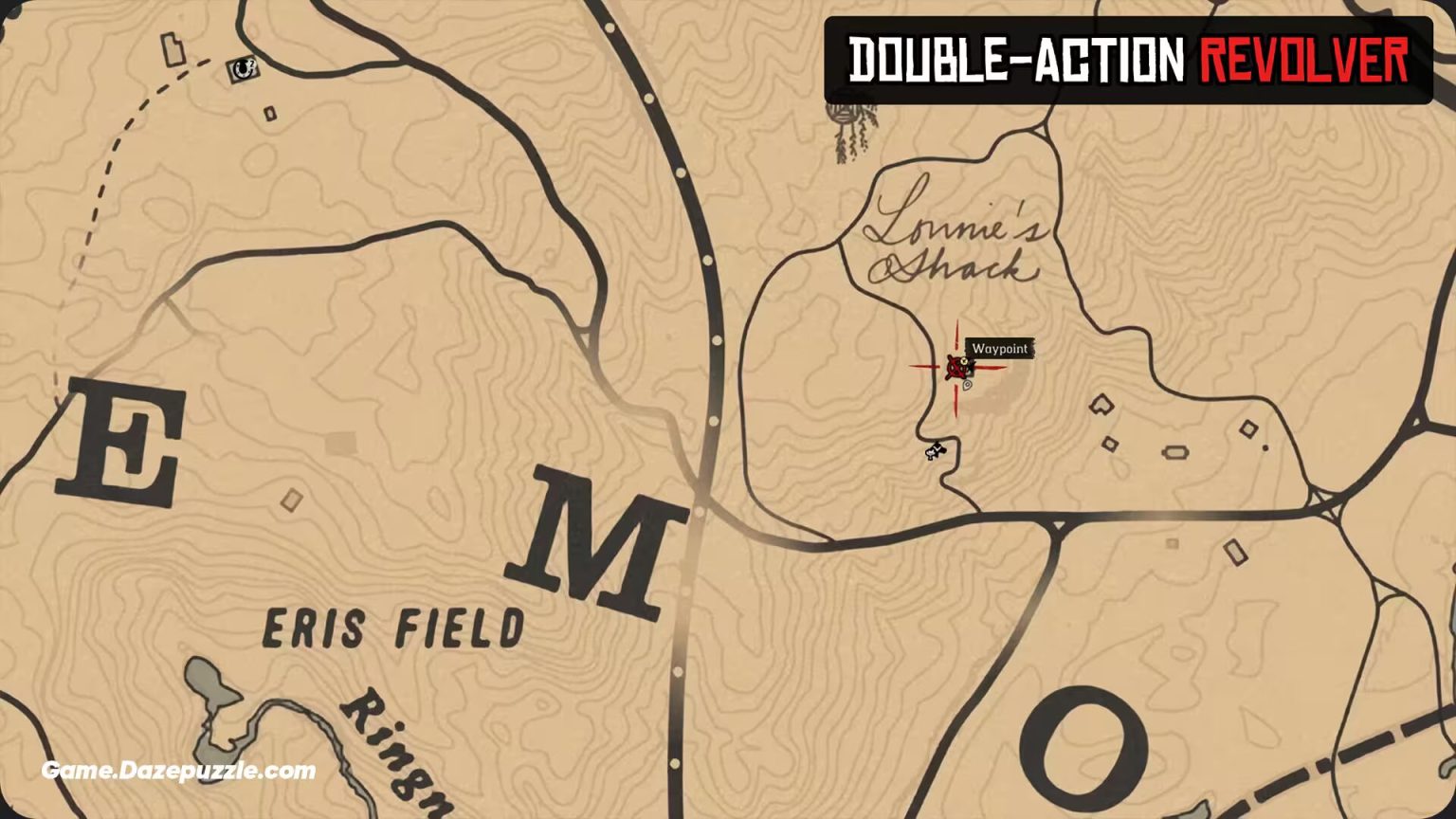Toggle the Waypoint label tooltip
1456x819 pixels.
[x=1002, y=350]
